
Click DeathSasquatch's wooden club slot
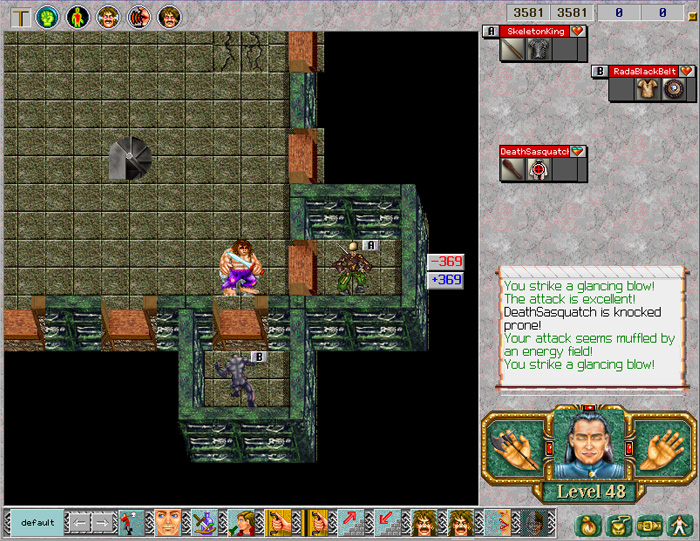coord(513,169)
